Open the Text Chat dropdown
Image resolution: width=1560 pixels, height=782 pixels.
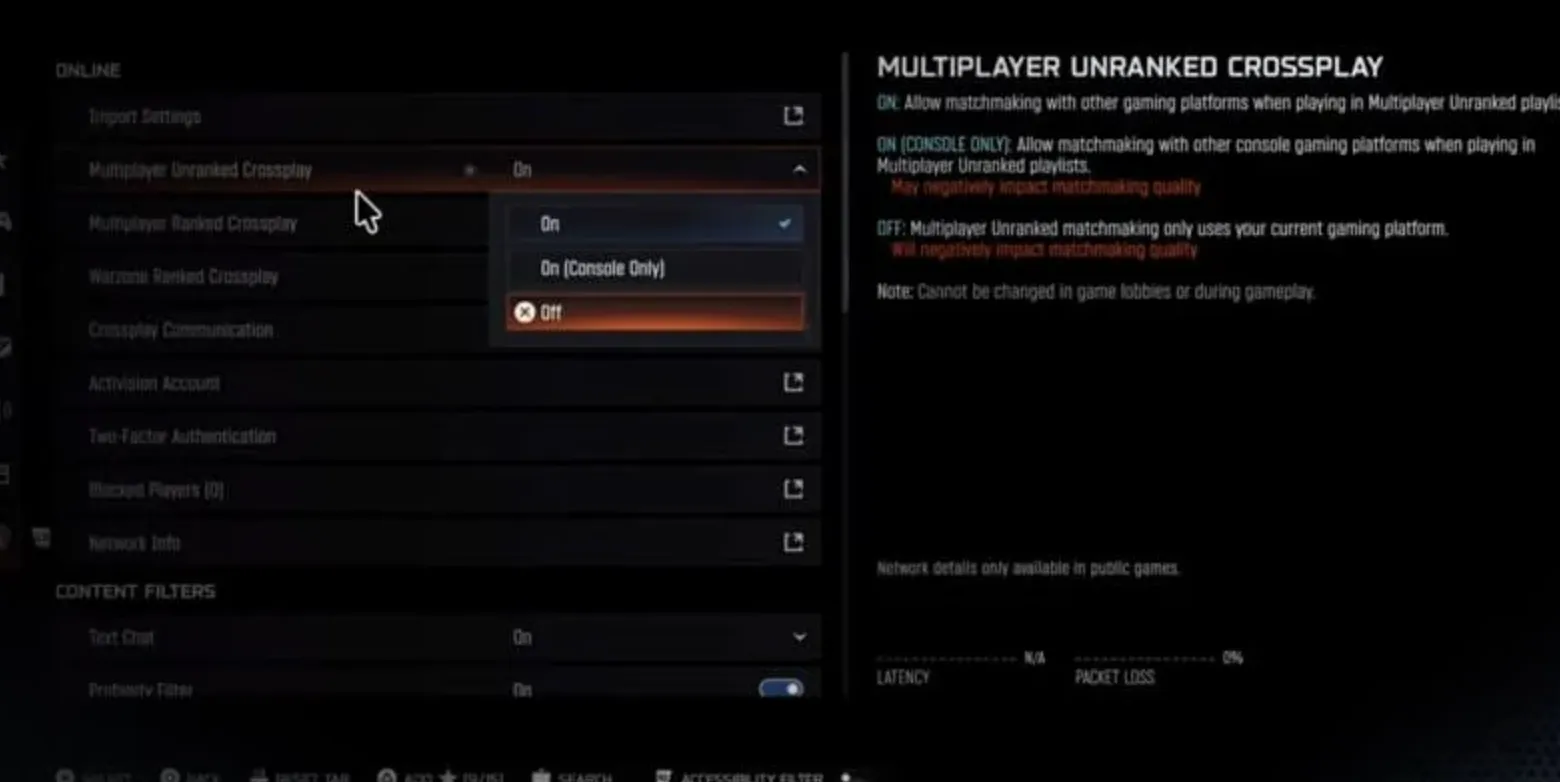pos(798,637)
